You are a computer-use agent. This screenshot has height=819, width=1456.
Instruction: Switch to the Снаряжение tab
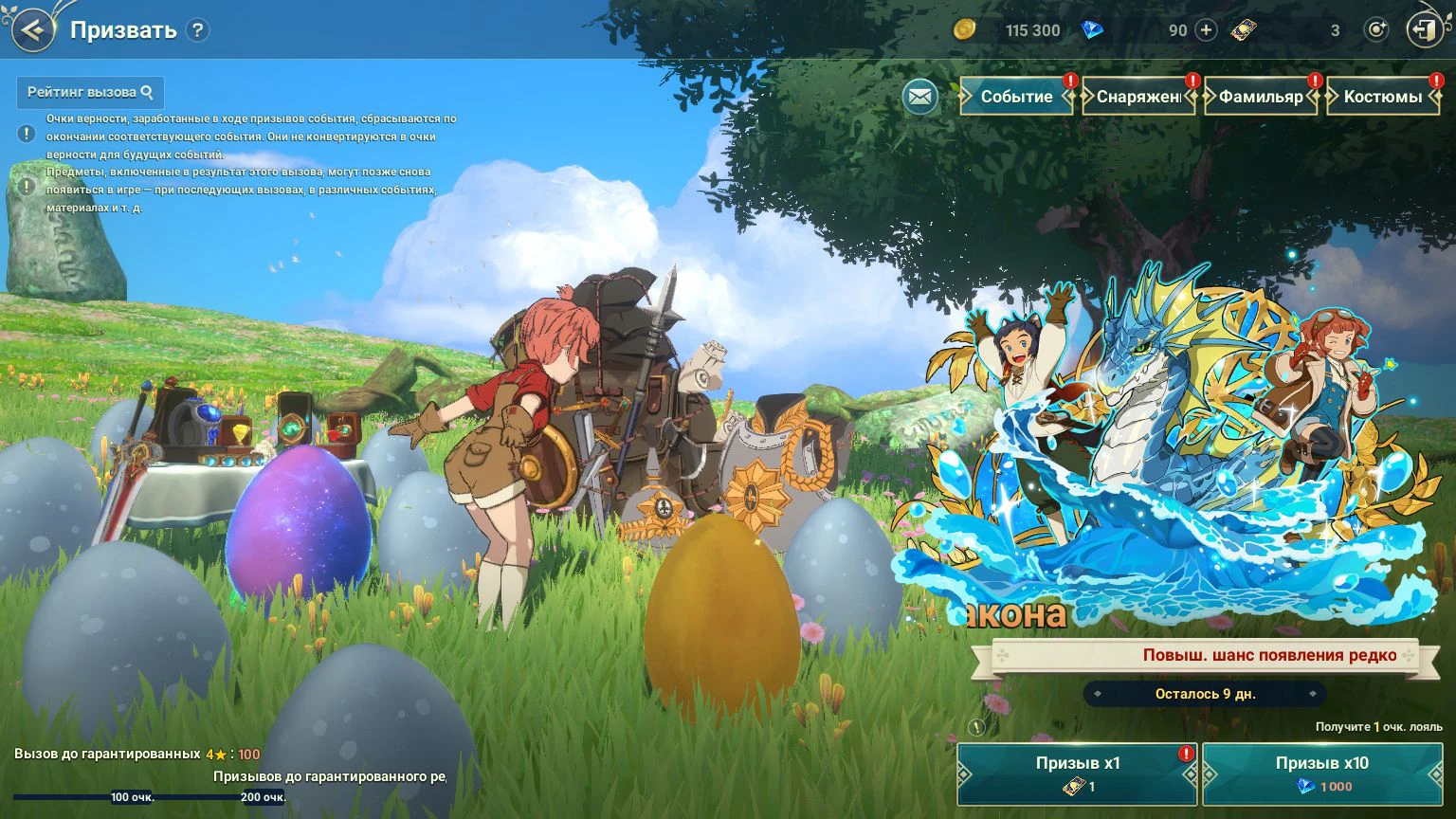pos(1138,97)
